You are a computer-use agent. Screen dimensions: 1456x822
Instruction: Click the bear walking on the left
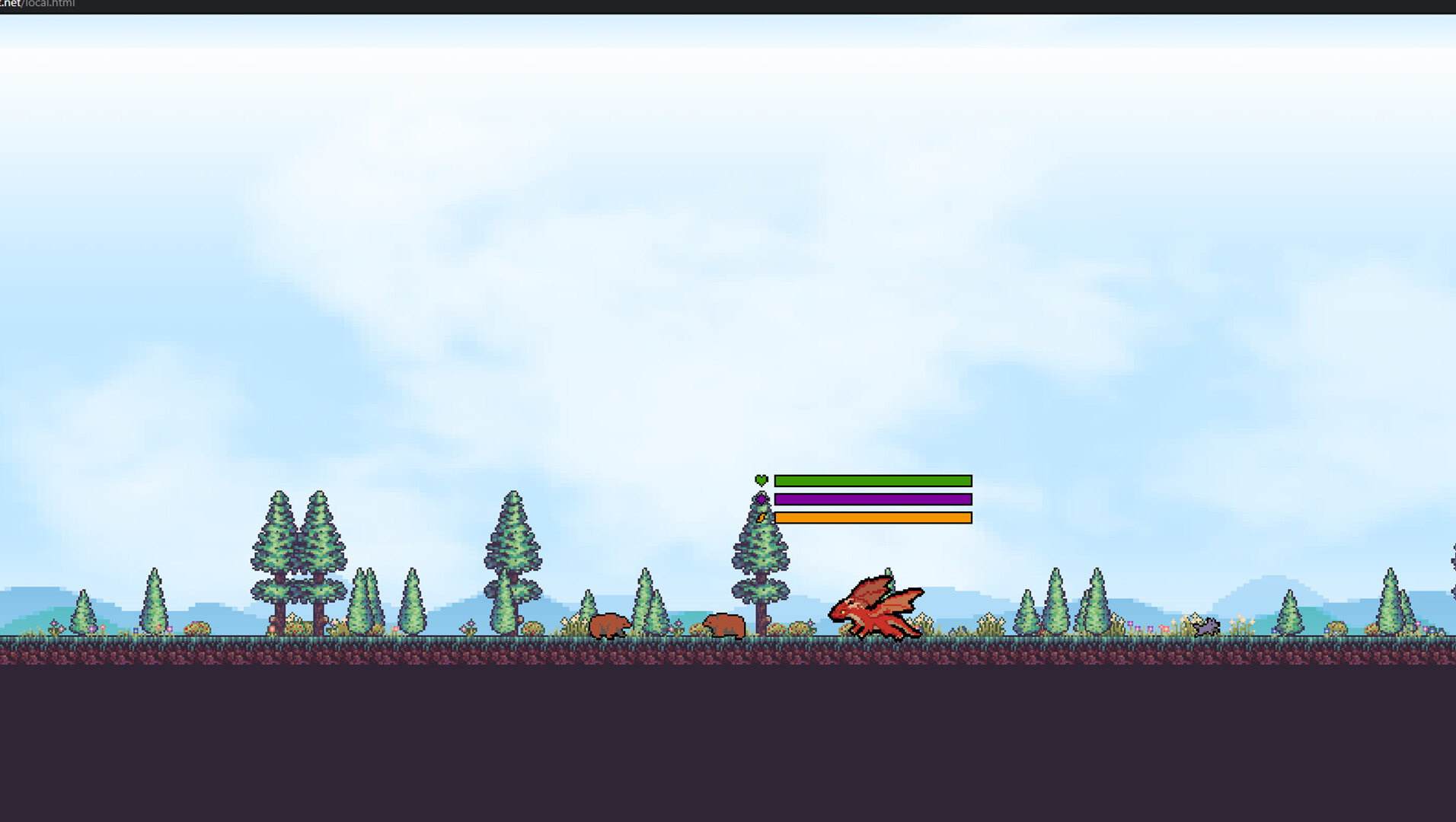tap(607, 624)
